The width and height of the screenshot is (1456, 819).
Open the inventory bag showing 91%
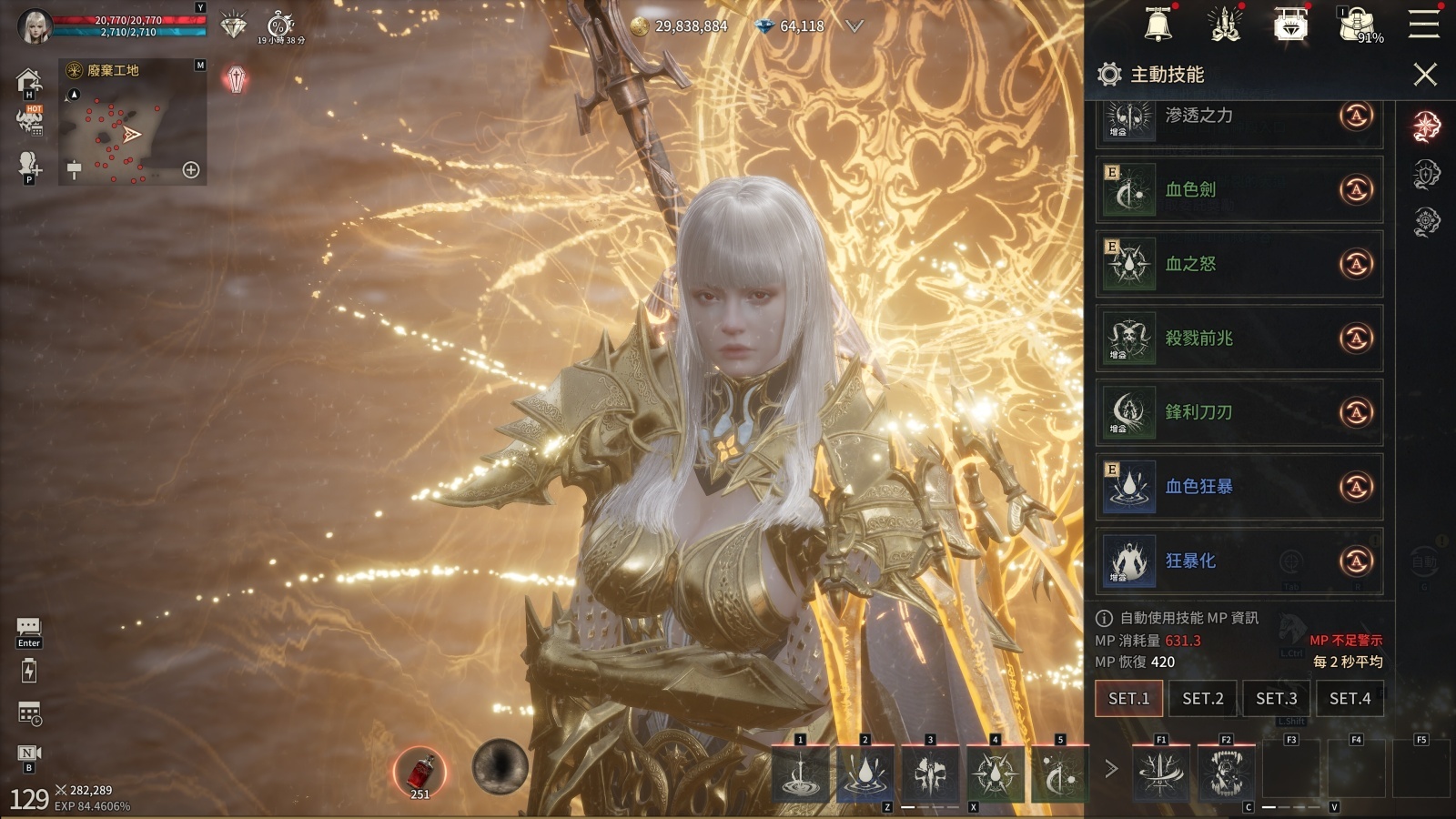point(1360,25)
